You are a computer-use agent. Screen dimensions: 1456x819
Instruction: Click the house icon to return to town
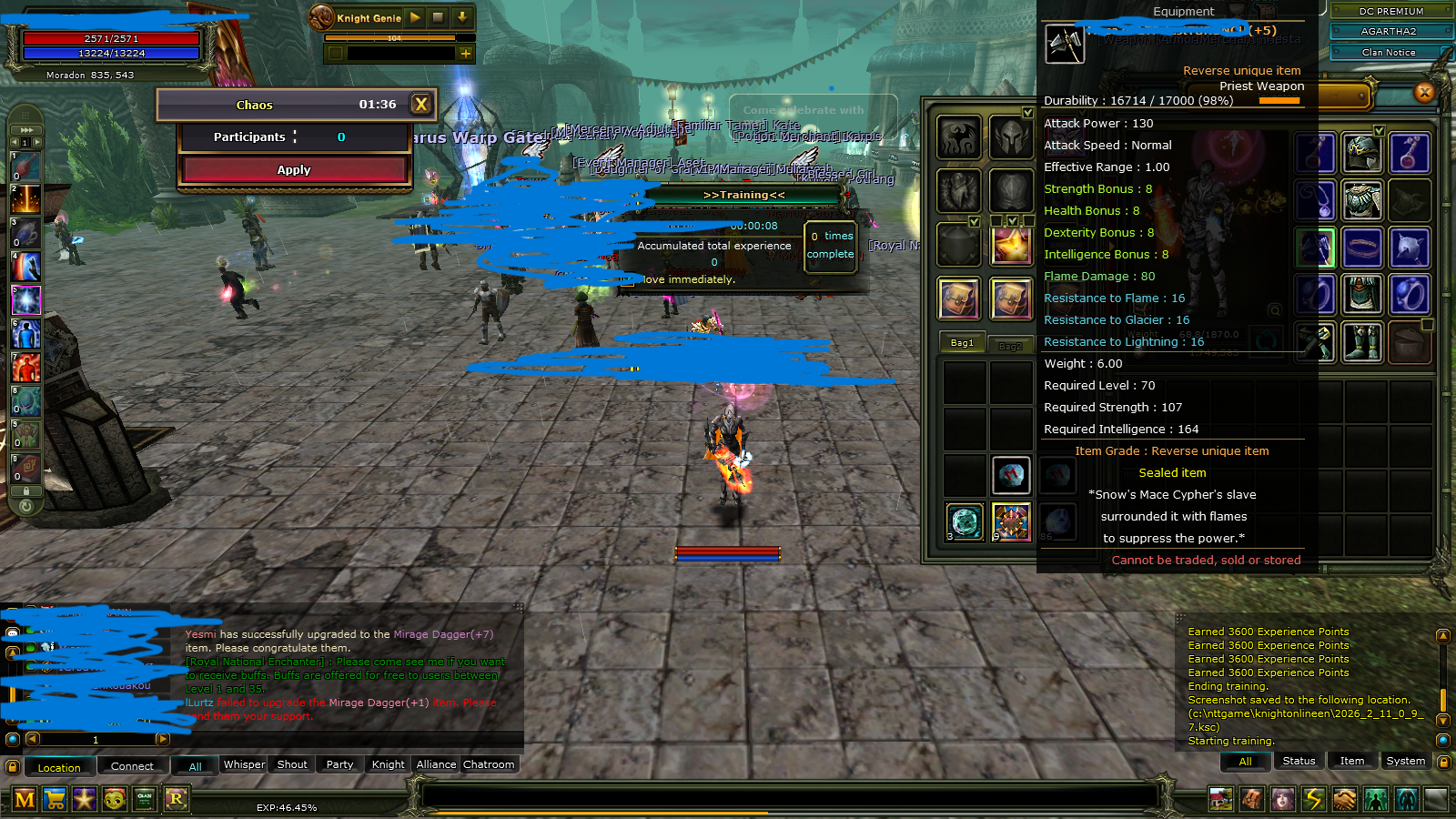[1220, 798]
